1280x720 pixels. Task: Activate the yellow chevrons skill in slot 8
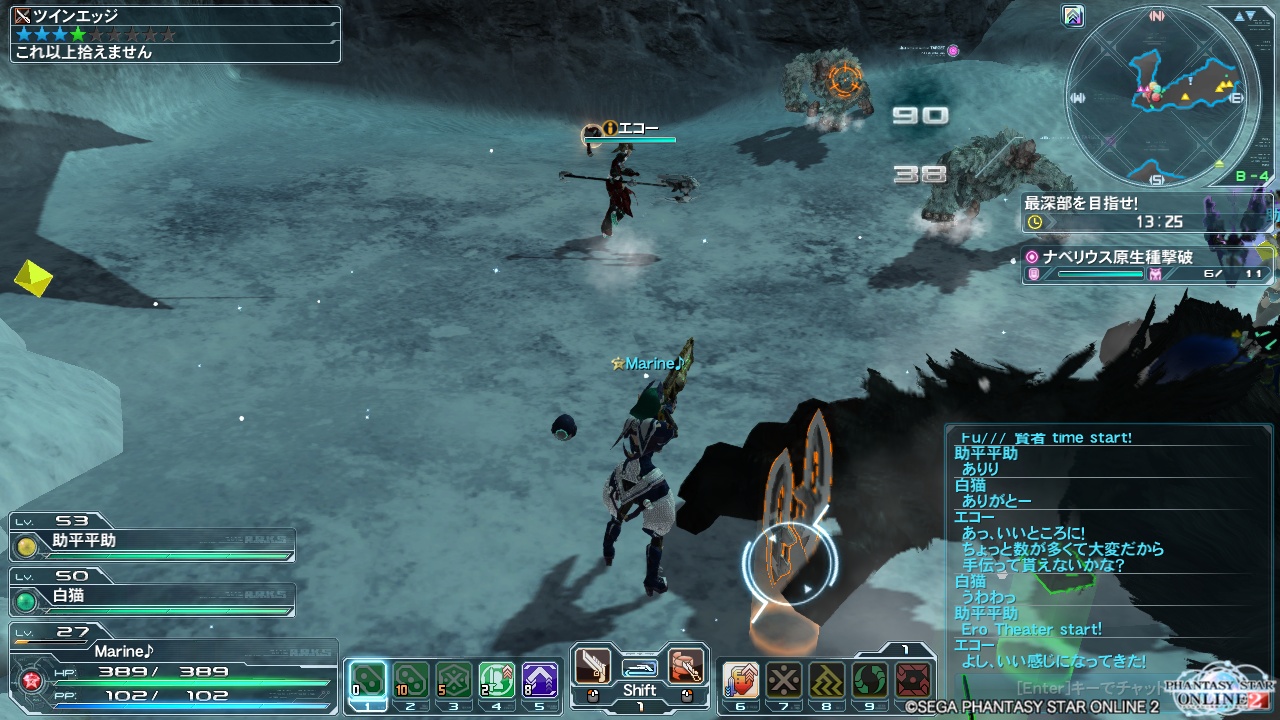point(826,680)
